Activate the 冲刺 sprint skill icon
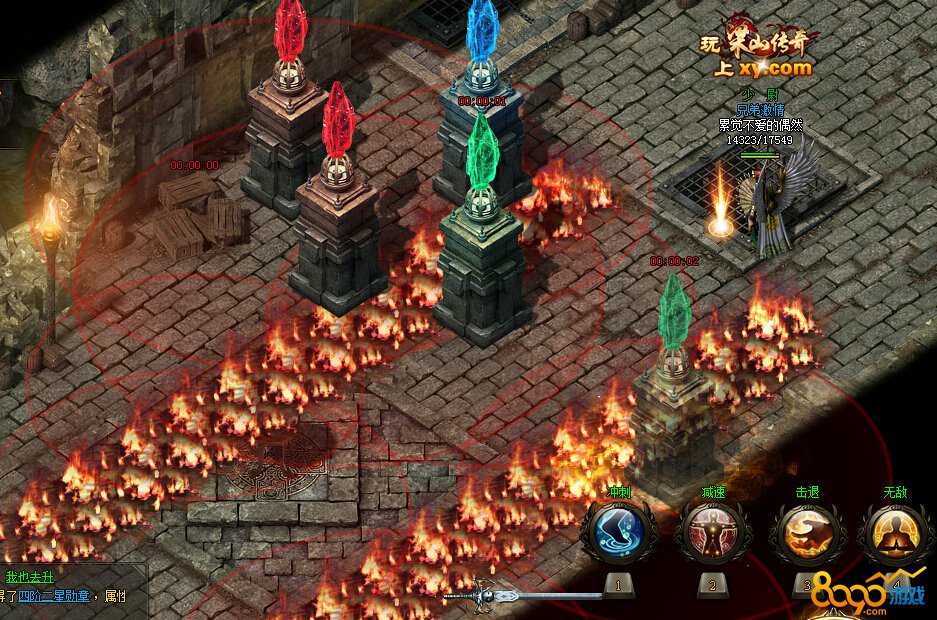 tap(617, 531)
